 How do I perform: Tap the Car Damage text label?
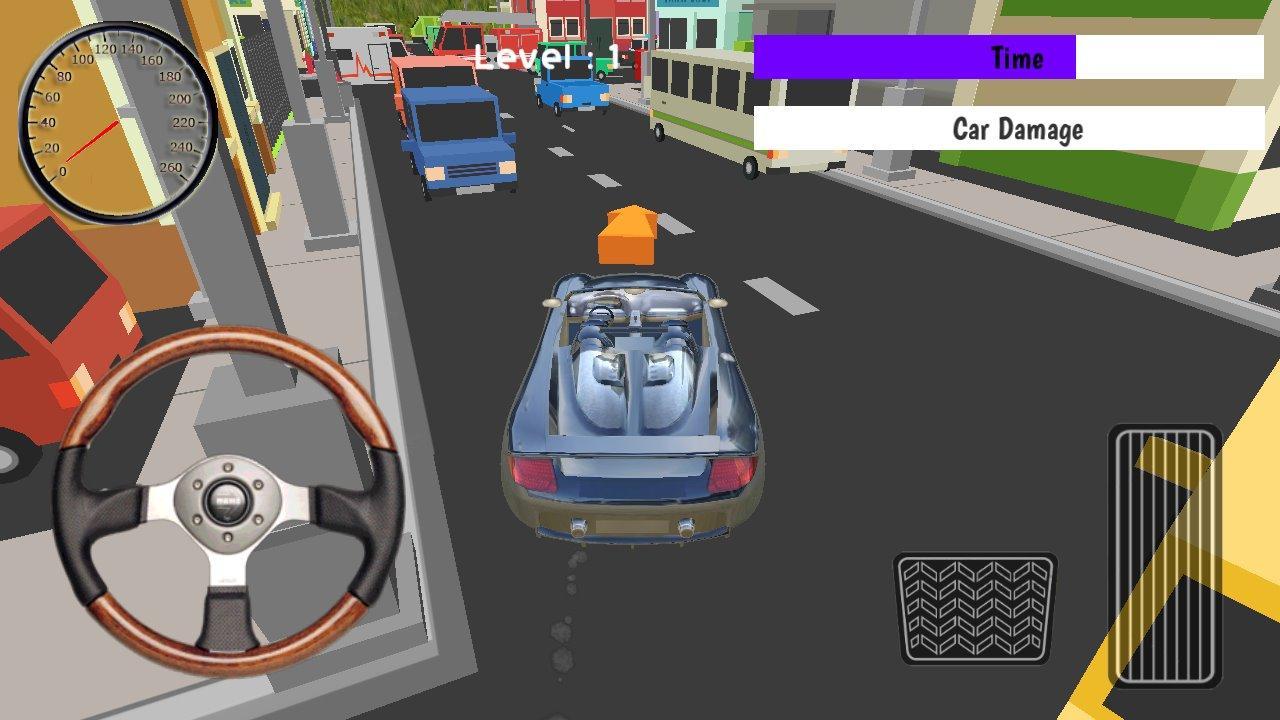tap(1018, 129)
